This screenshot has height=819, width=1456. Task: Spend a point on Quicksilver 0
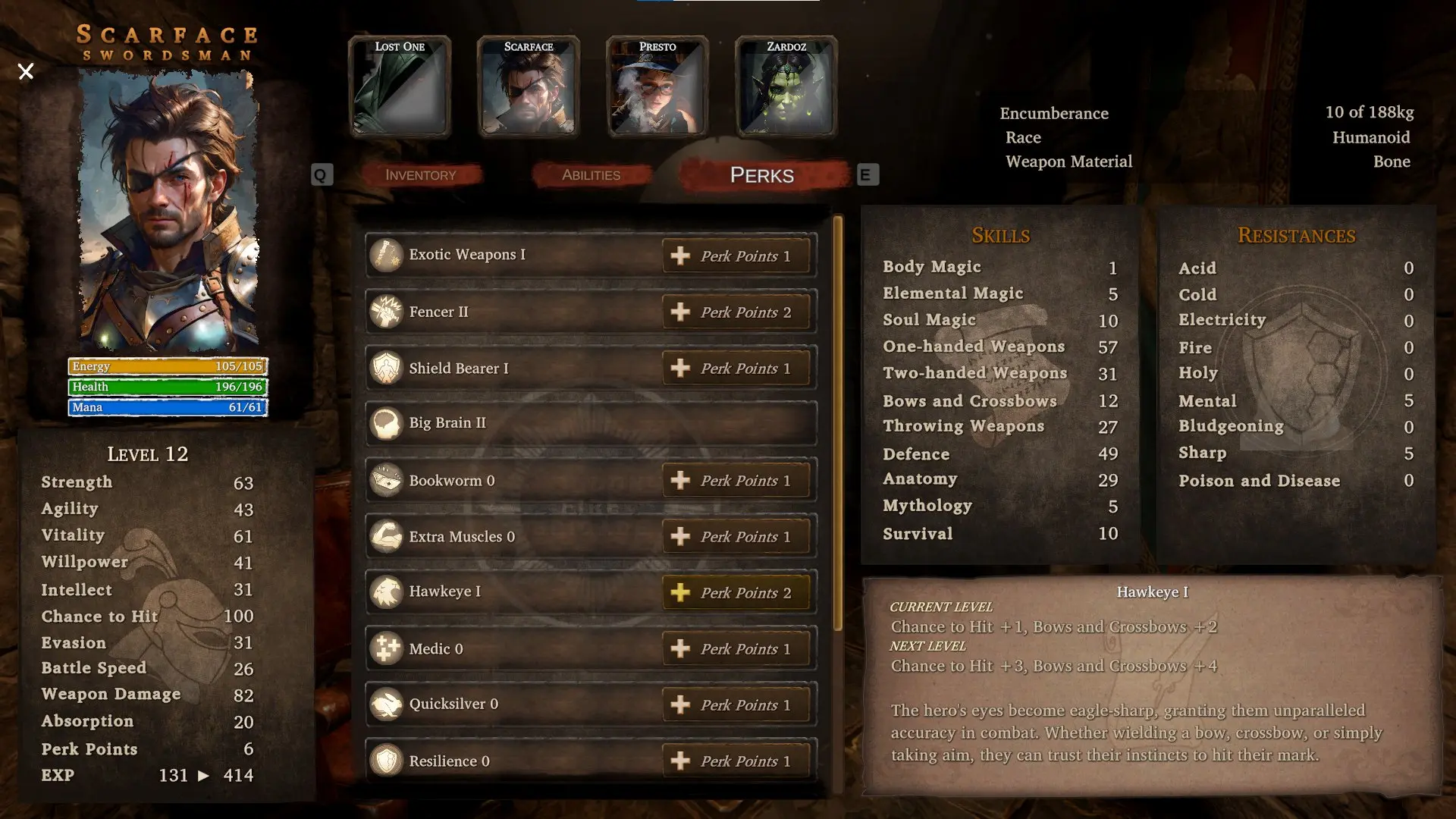(736, 704)
